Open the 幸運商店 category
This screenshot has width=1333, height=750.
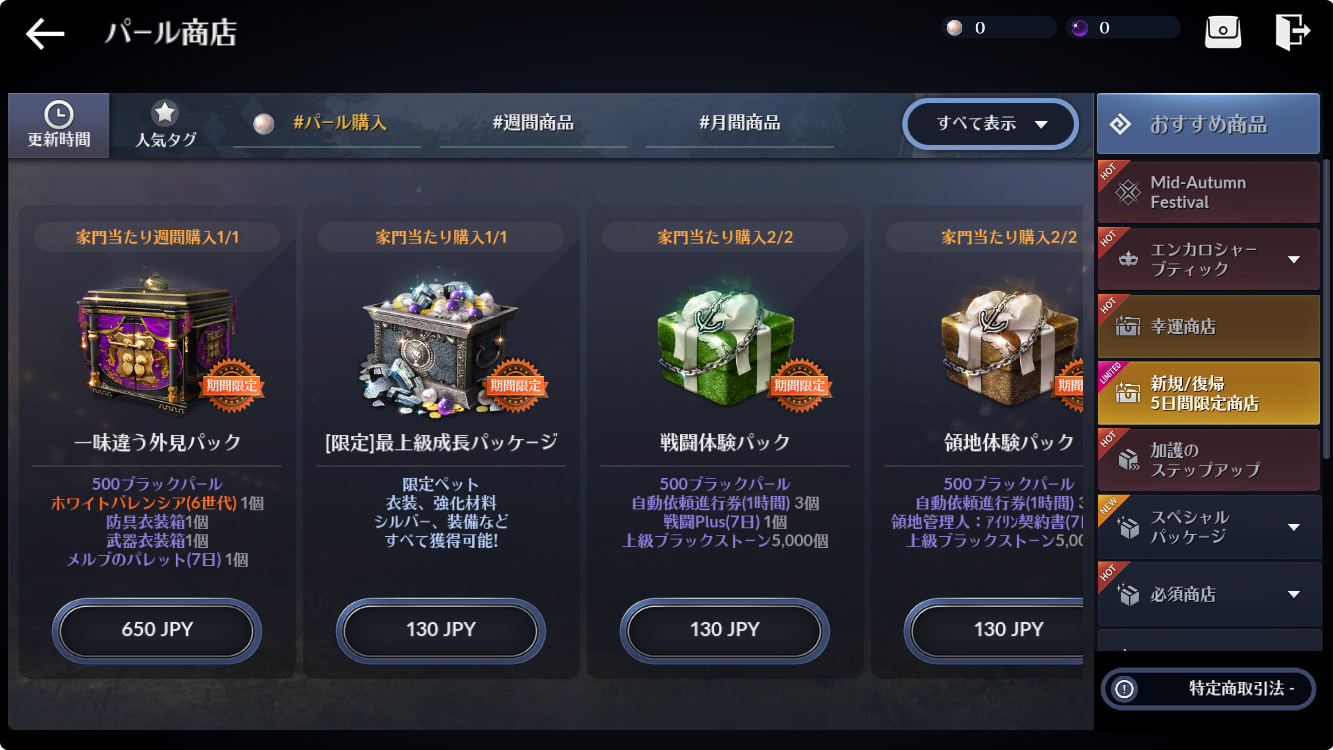[1208, 326]
